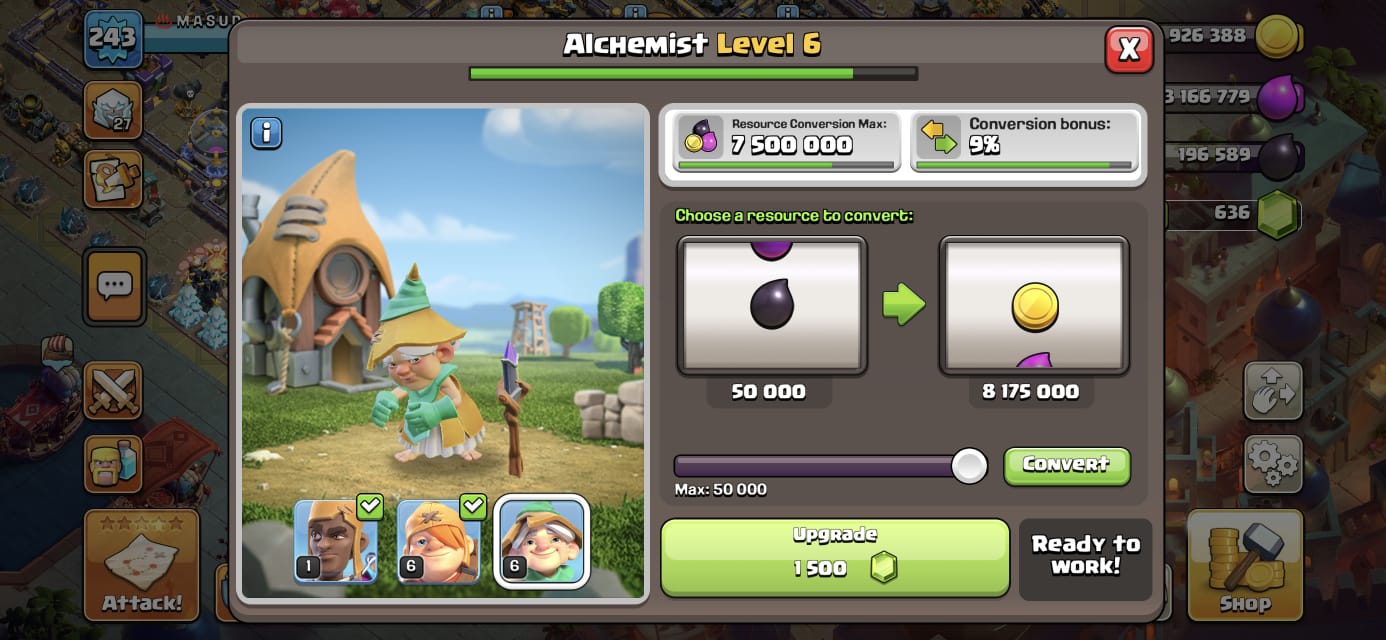Image resolution: width=1386 pixels, height=640 pixels.
Task: Choose the Gold target resource reel
Action: [1033, 306]
